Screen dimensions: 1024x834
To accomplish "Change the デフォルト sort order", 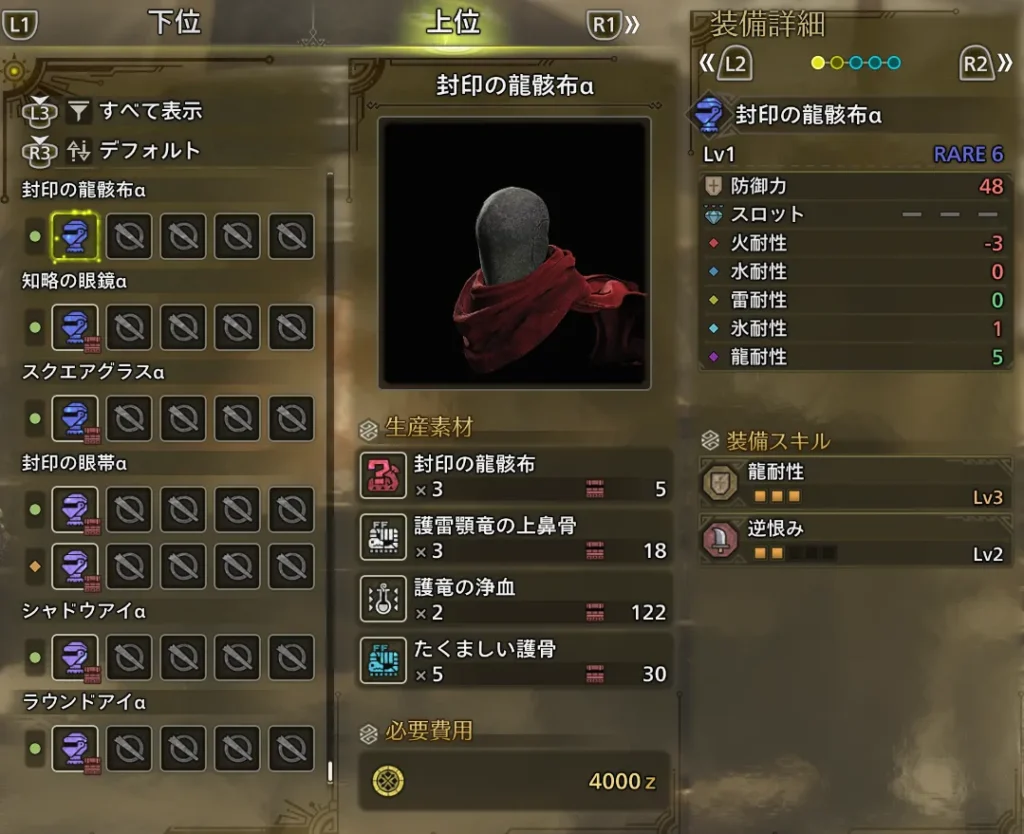I will (x=149, y=151).
